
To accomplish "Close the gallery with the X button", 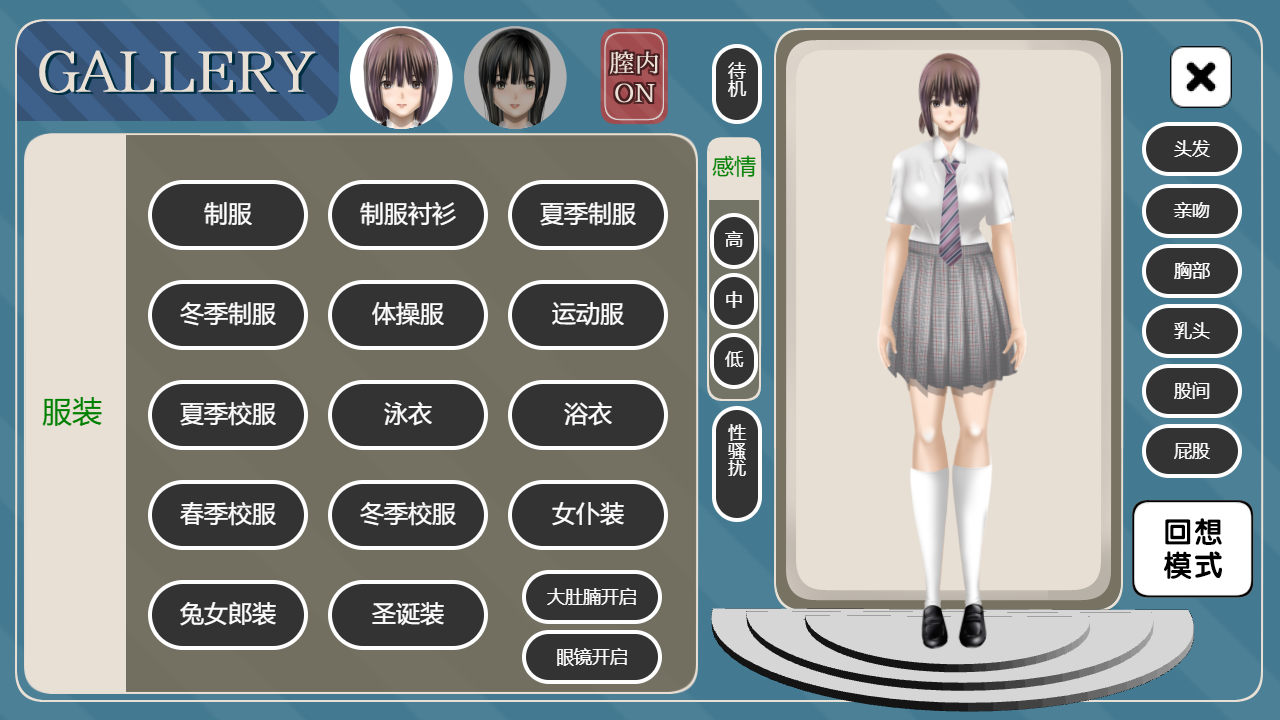I will [x=1201, y=77].
